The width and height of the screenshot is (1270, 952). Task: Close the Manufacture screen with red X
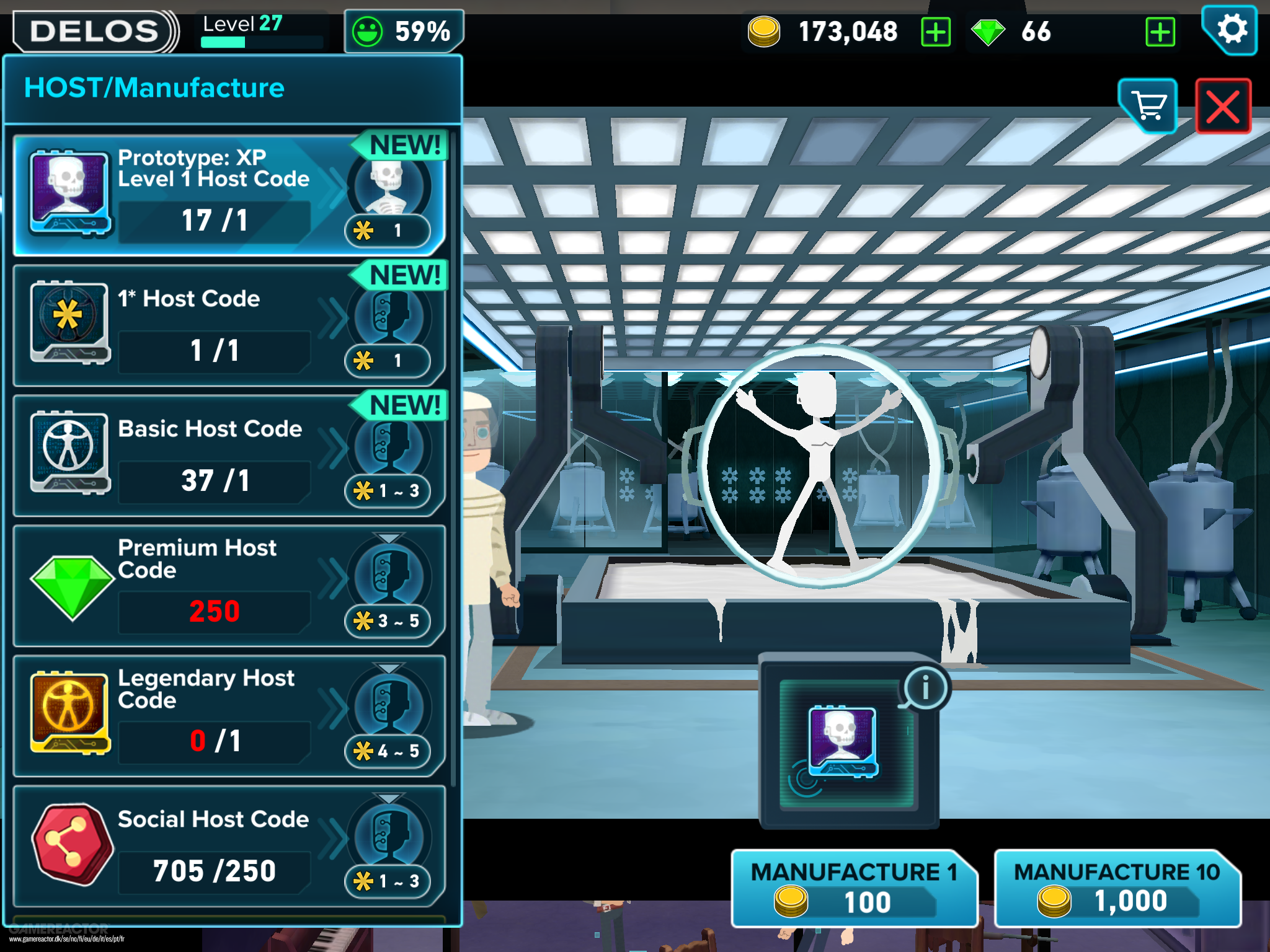(1223, 106)
